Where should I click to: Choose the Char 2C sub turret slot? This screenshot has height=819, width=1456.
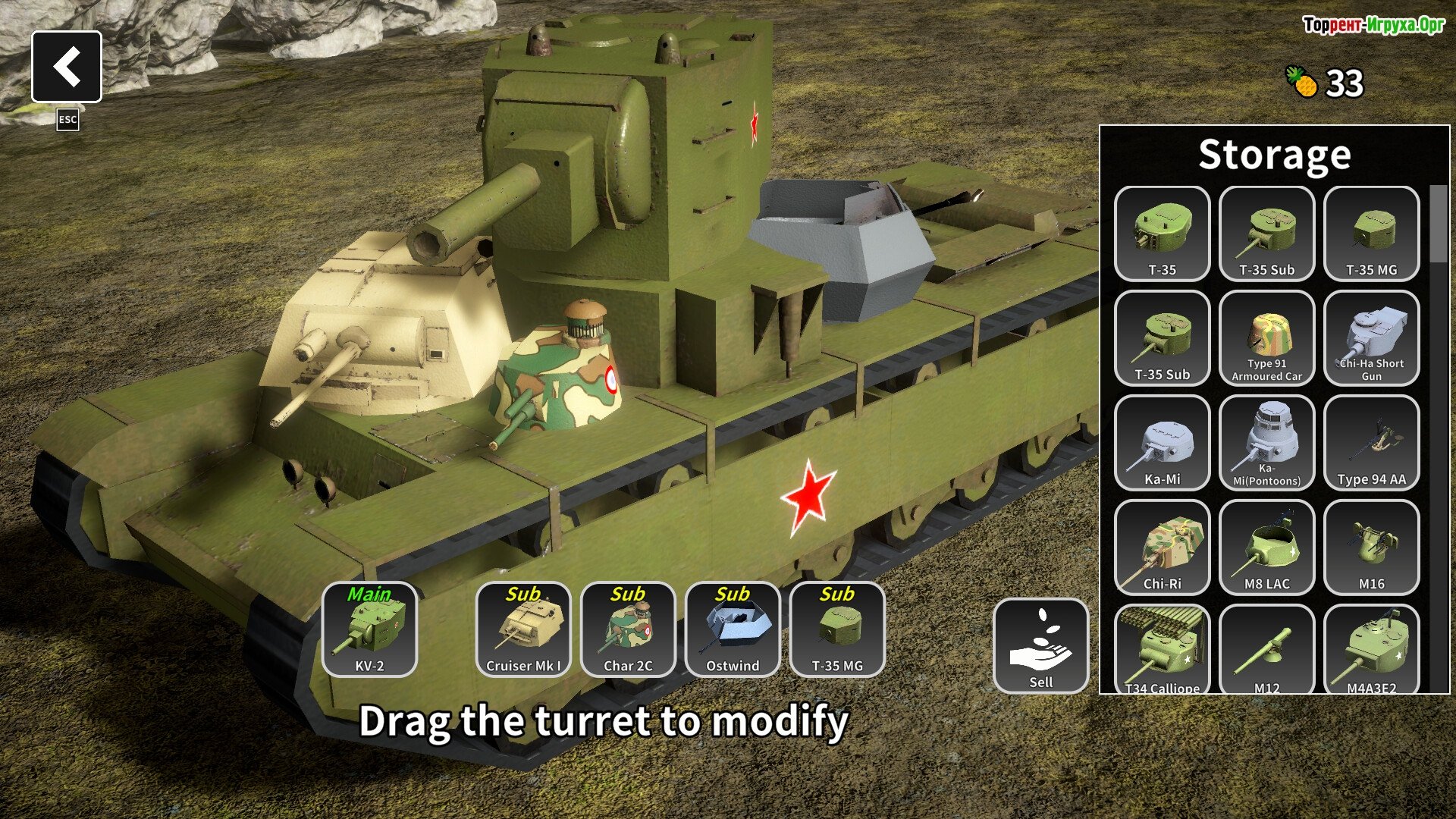628,629
